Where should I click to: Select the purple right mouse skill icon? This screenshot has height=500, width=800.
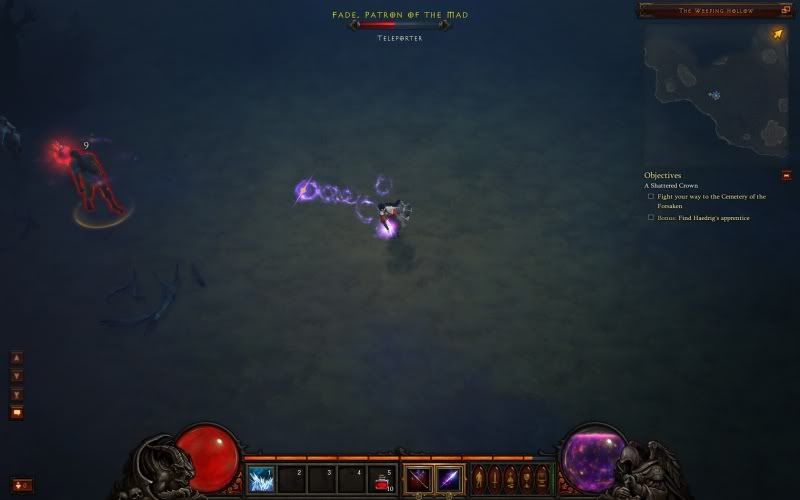[x=448, y=479]
